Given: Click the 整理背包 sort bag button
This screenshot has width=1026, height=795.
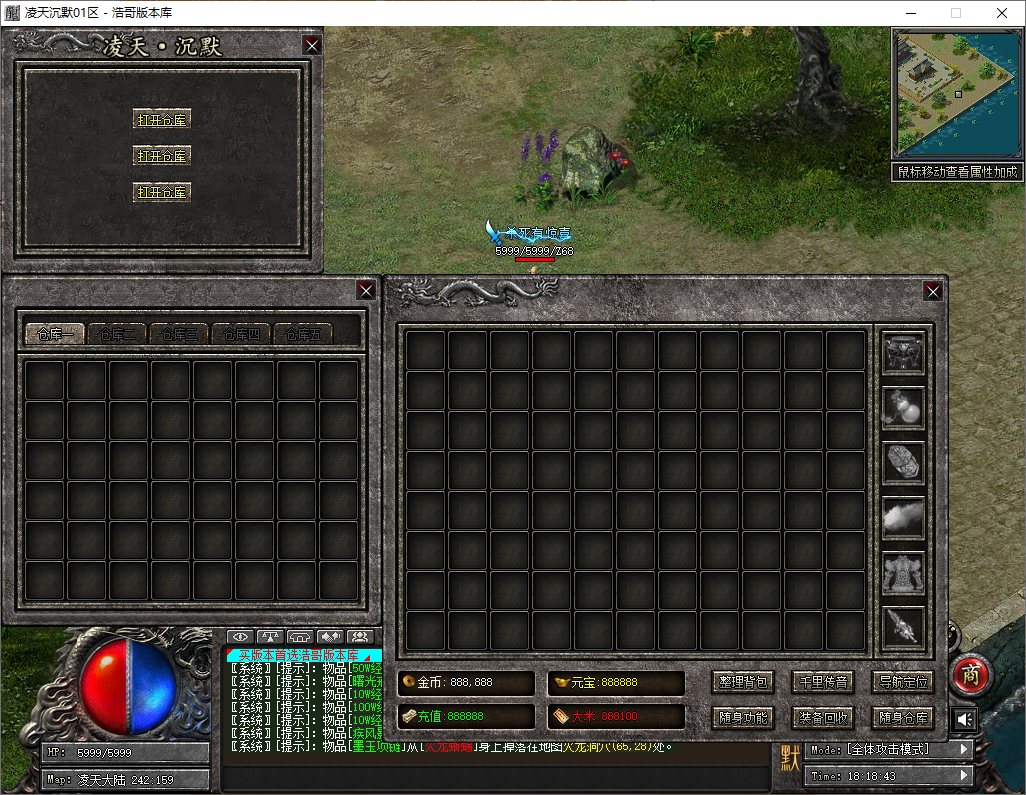Looking at the screenshot, I should pyautogui.click(x=744, y=682).
